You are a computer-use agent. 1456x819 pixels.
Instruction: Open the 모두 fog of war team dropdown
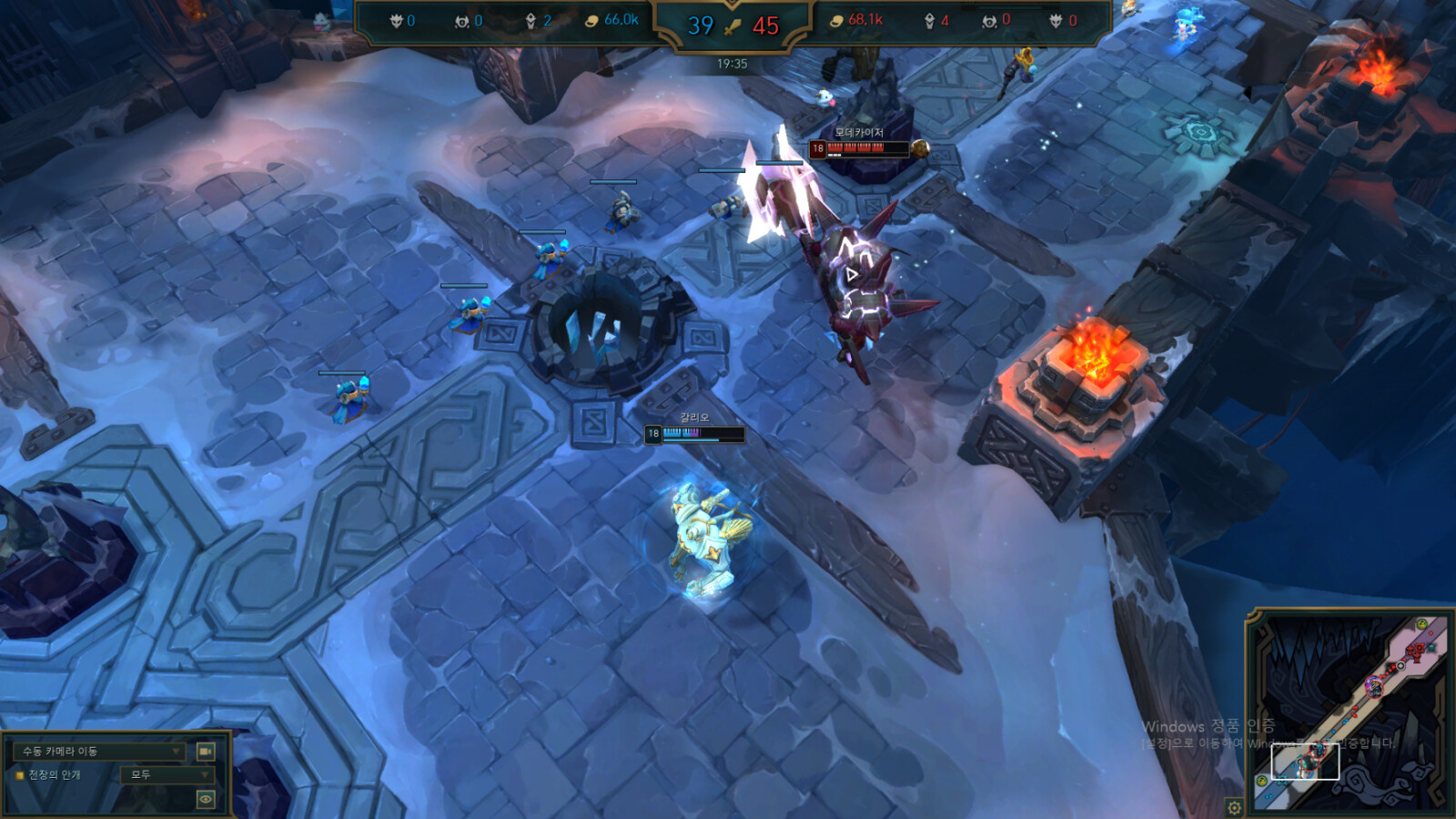(167, 774)
